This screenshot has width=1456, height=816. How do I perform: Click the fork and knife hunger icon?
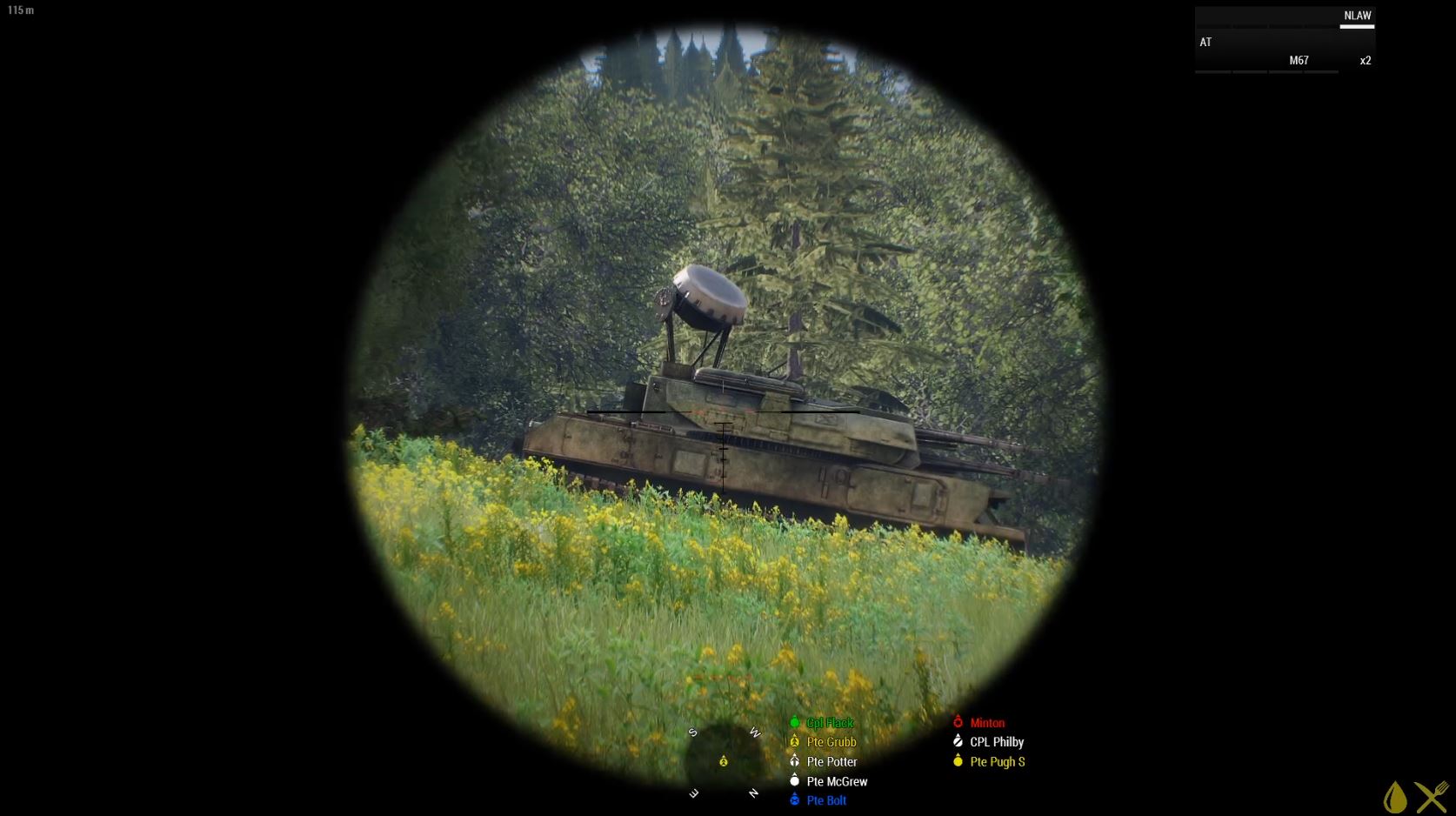point(1432,797)
